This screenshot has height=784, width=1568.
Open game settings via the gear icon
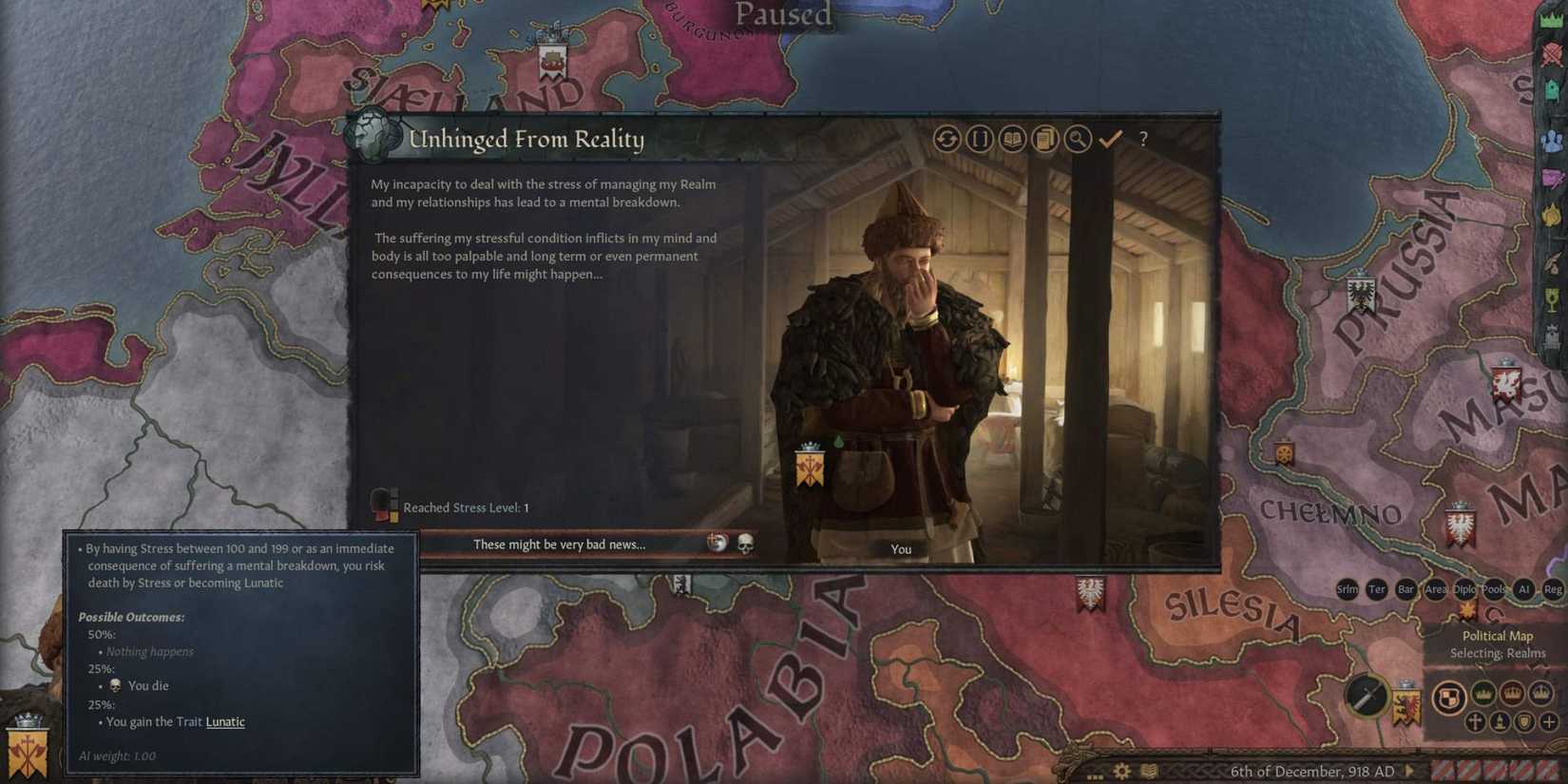click(x=1120, y=772)
